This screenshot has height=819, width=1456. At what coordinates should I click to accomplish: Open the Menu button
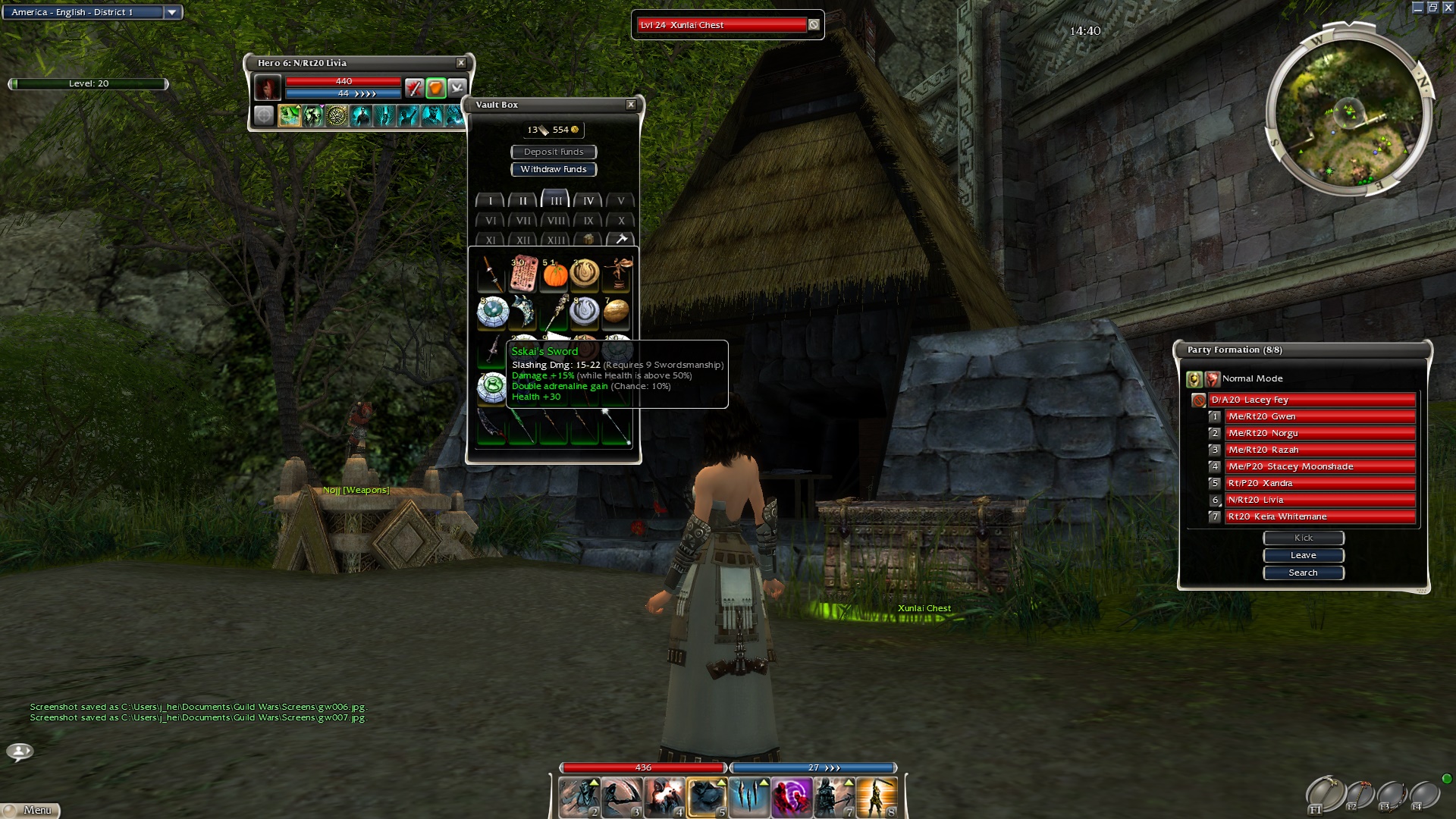pos(30,810)
